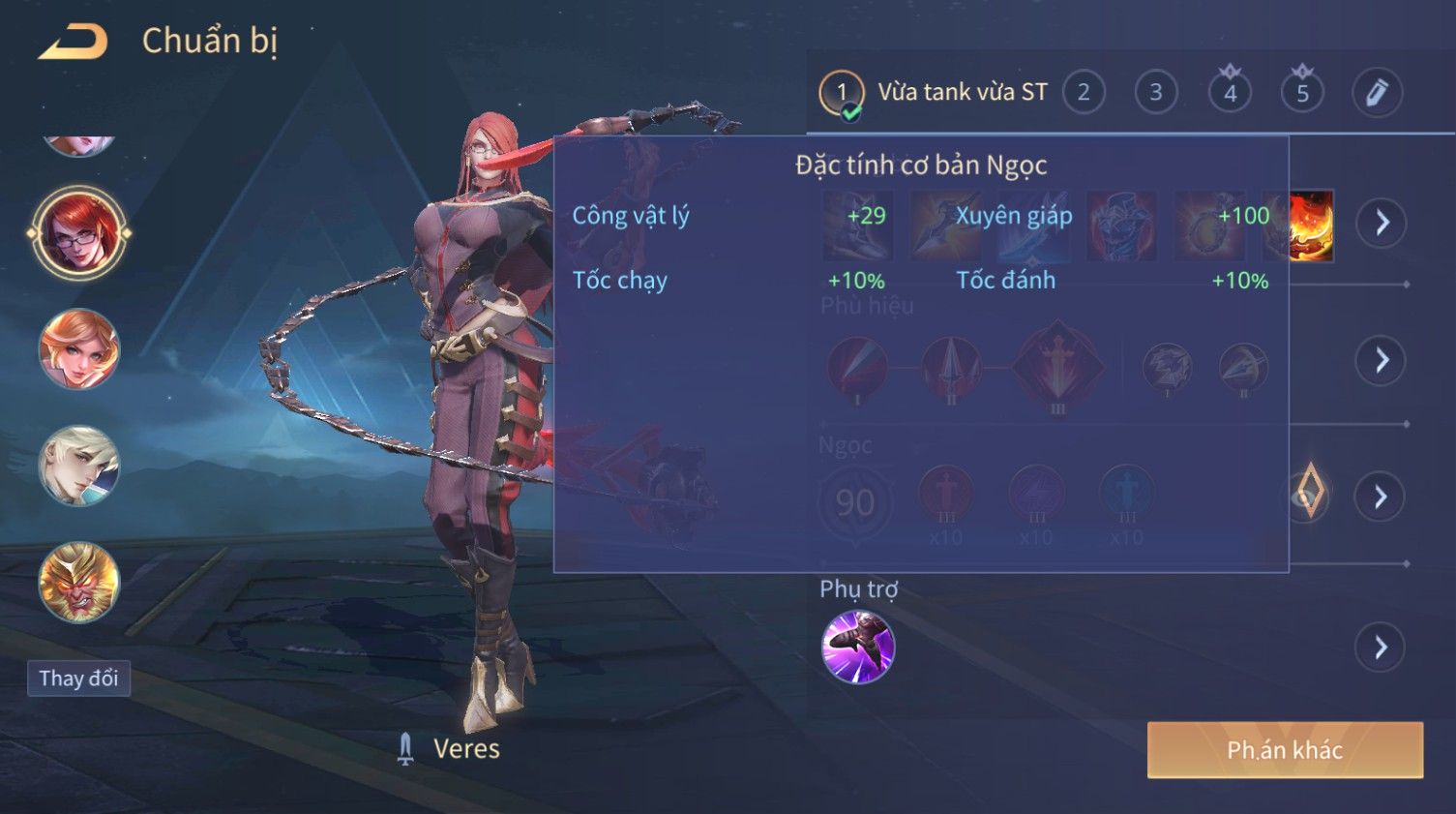This screenshot has width=1456, height=814.
Task: Toggle the eye icon beside the Ngọc row
Action: tap(1307, 496)
